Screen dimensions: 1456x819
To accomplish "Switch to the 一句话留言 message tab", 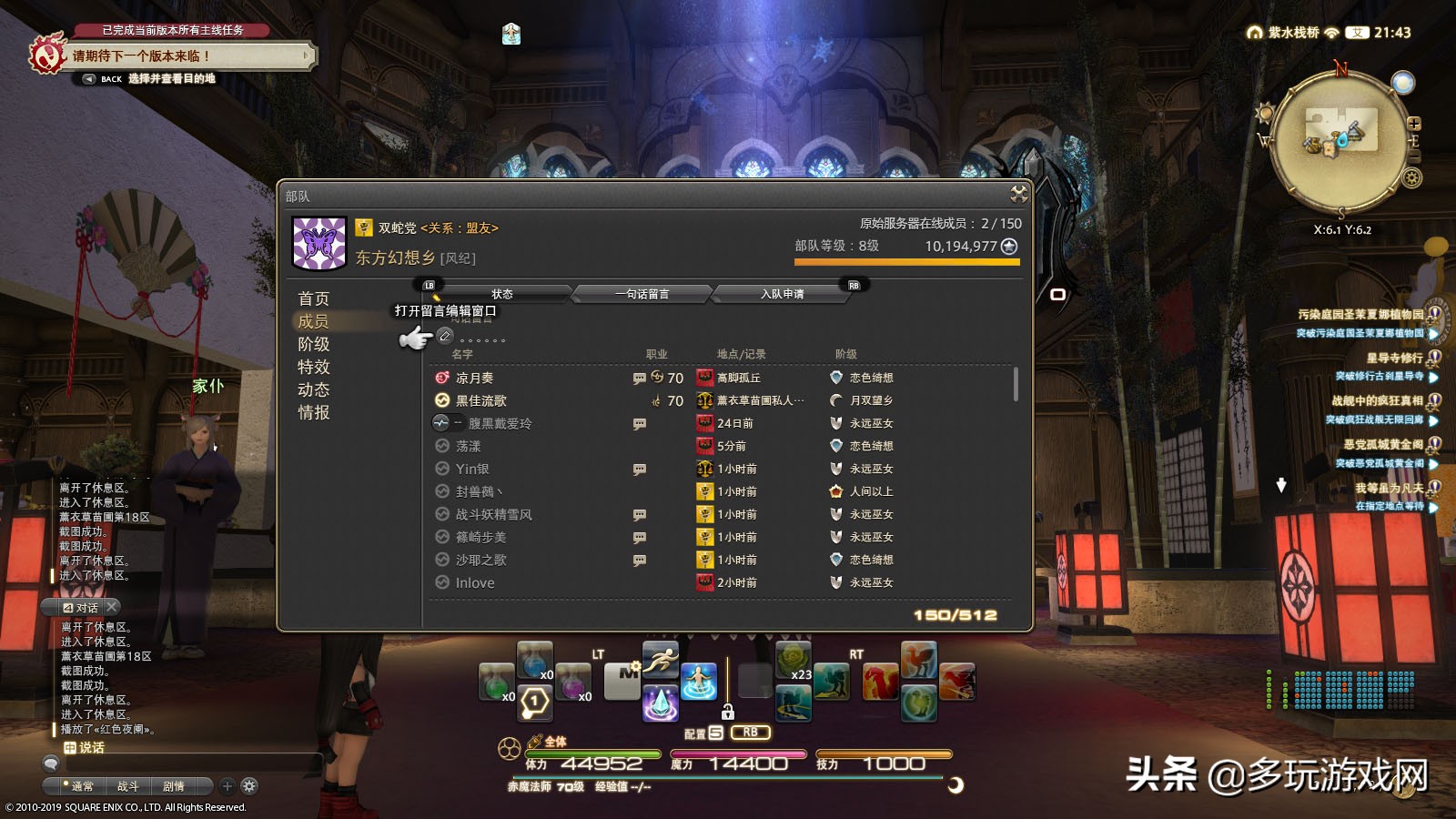I will click(x=642, y=294).
